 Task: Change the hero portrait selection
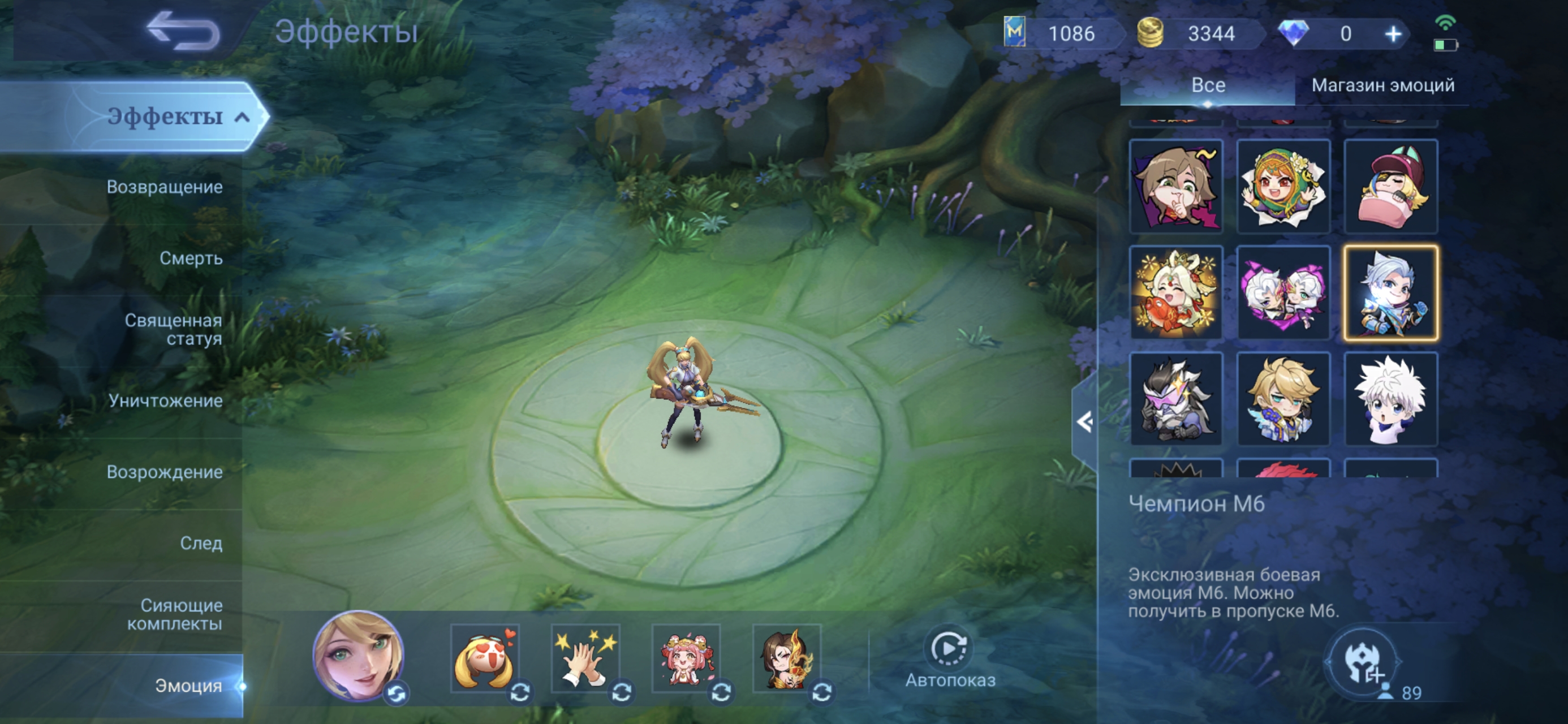click(x=397, y=693)
